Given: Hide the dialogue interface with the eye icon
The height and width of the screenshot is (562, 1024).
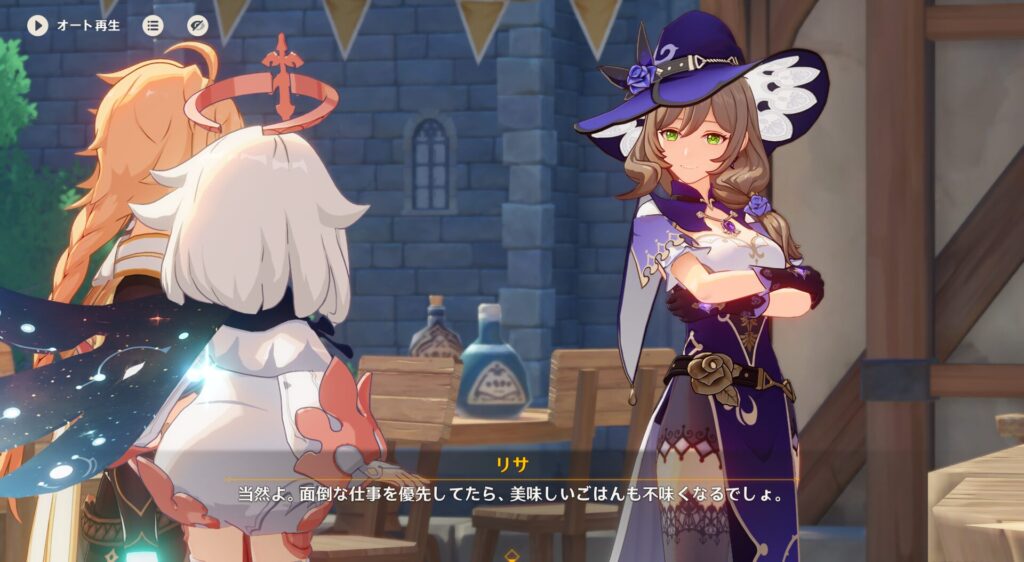Looking at the screenshot, I should tap(198, 25).
